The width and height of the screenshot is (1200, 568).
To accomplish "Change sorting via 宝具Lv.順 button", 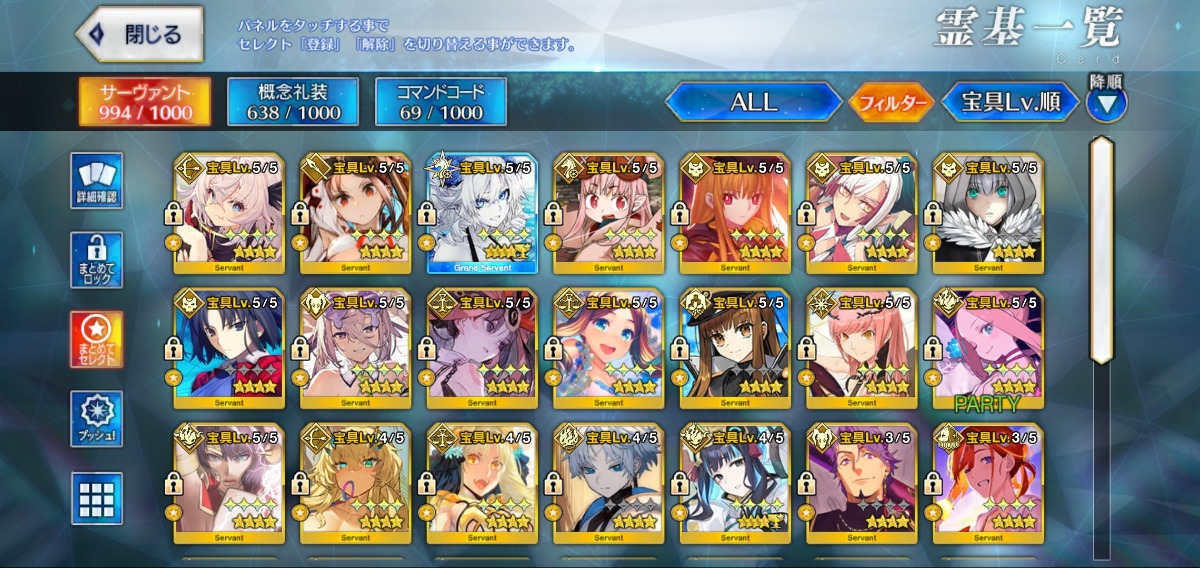I will (1010, 102).
